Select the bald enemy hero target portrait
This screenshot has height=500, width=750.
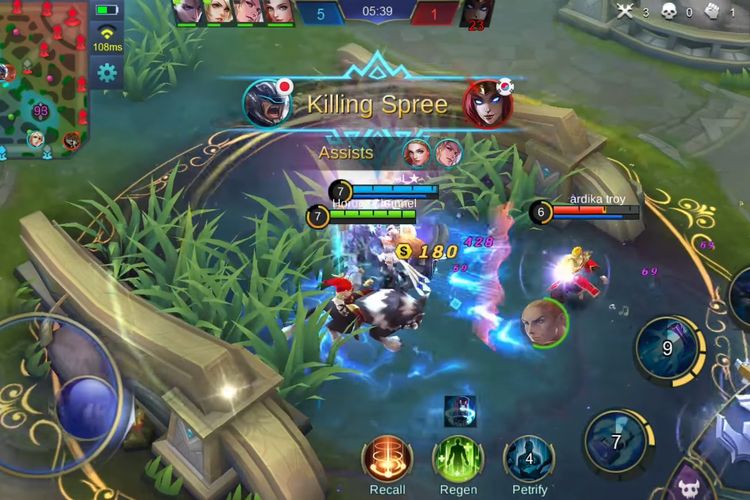pyautogui.click(x=544, y=323)
